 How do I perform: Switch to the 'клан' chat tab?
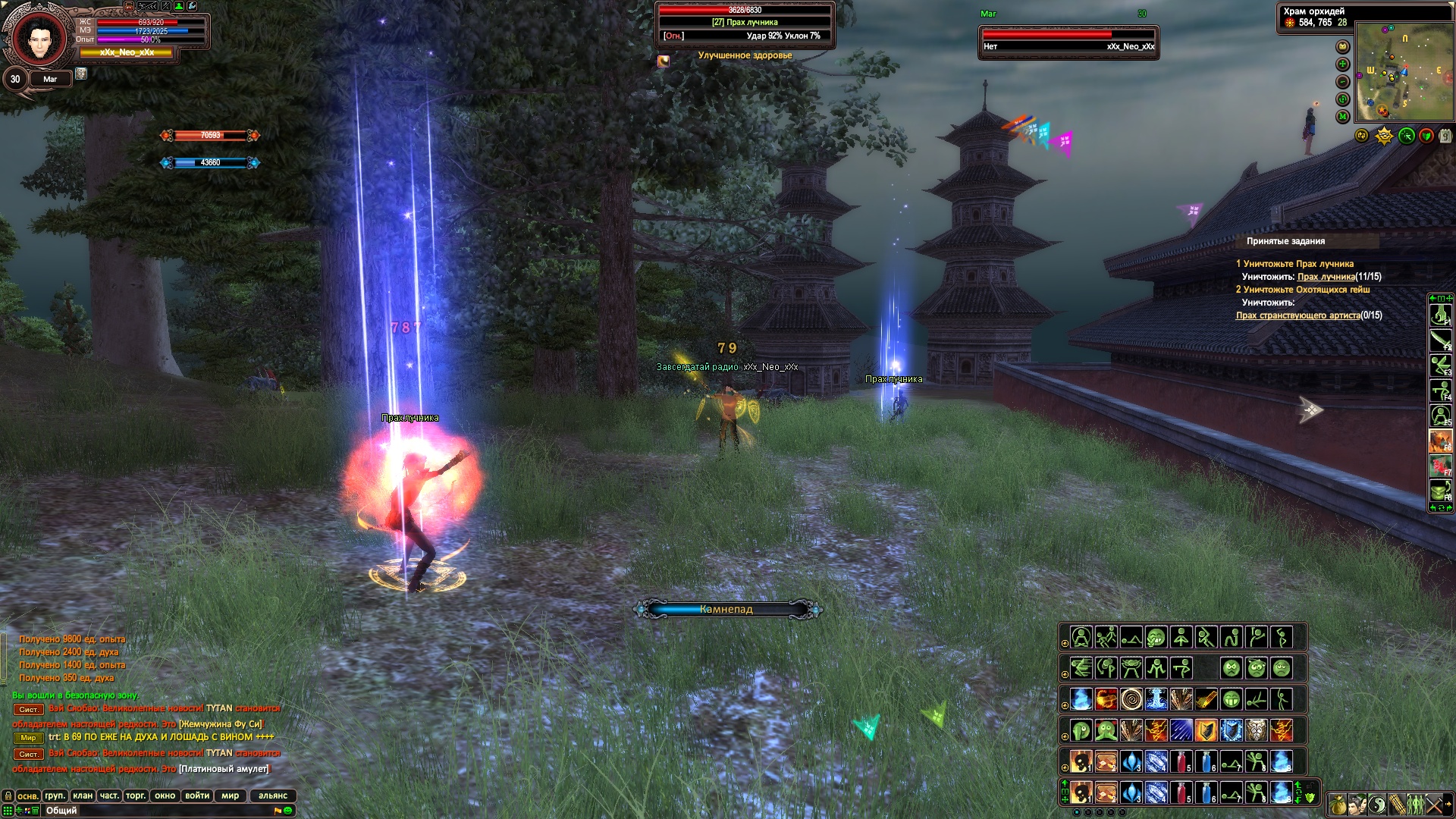pyautogui.click(x=83, y=795)
